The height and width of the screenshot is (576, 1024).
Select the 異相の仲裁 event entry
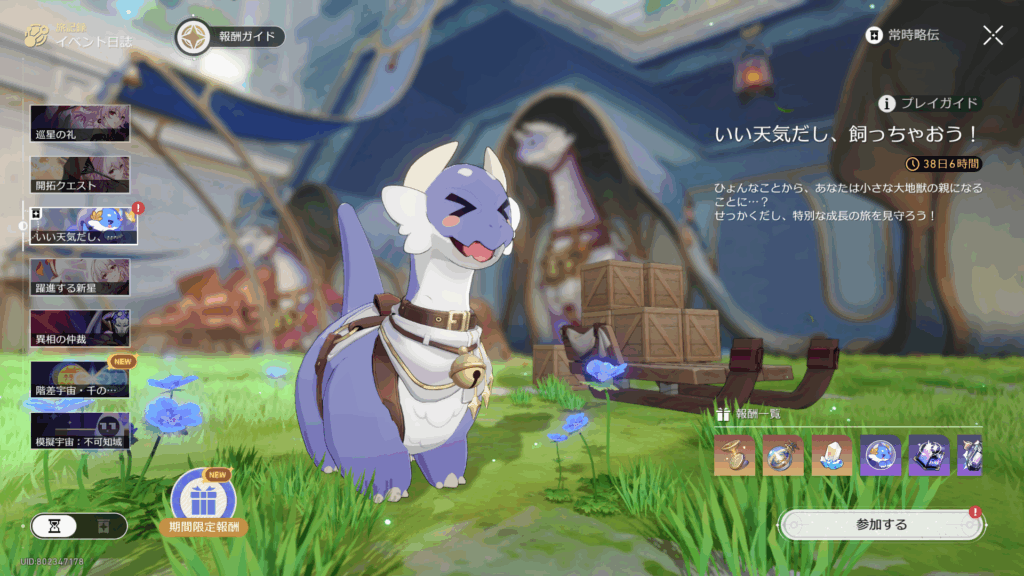[x=80, y=328]
